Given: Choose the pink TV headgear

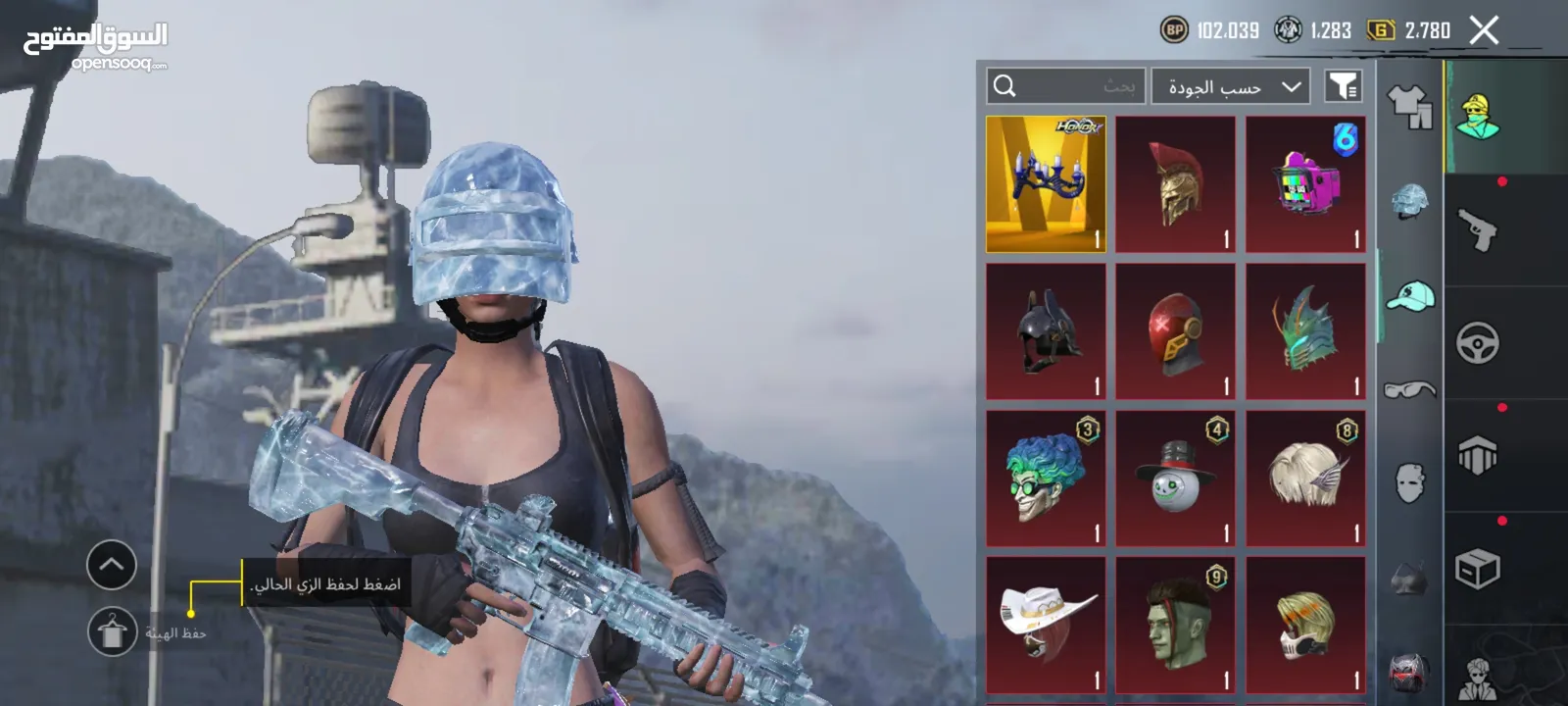Looking at the screenshot, I should (1305, 184).
